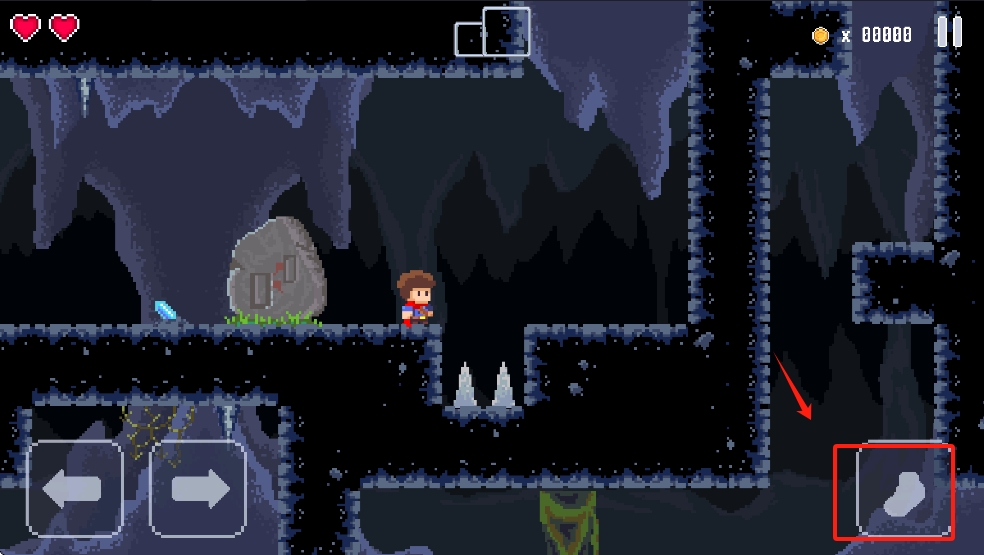Tap the move left arrow button
The height and width of the screenshot is (555, 984).
click(x=75, y=489)
